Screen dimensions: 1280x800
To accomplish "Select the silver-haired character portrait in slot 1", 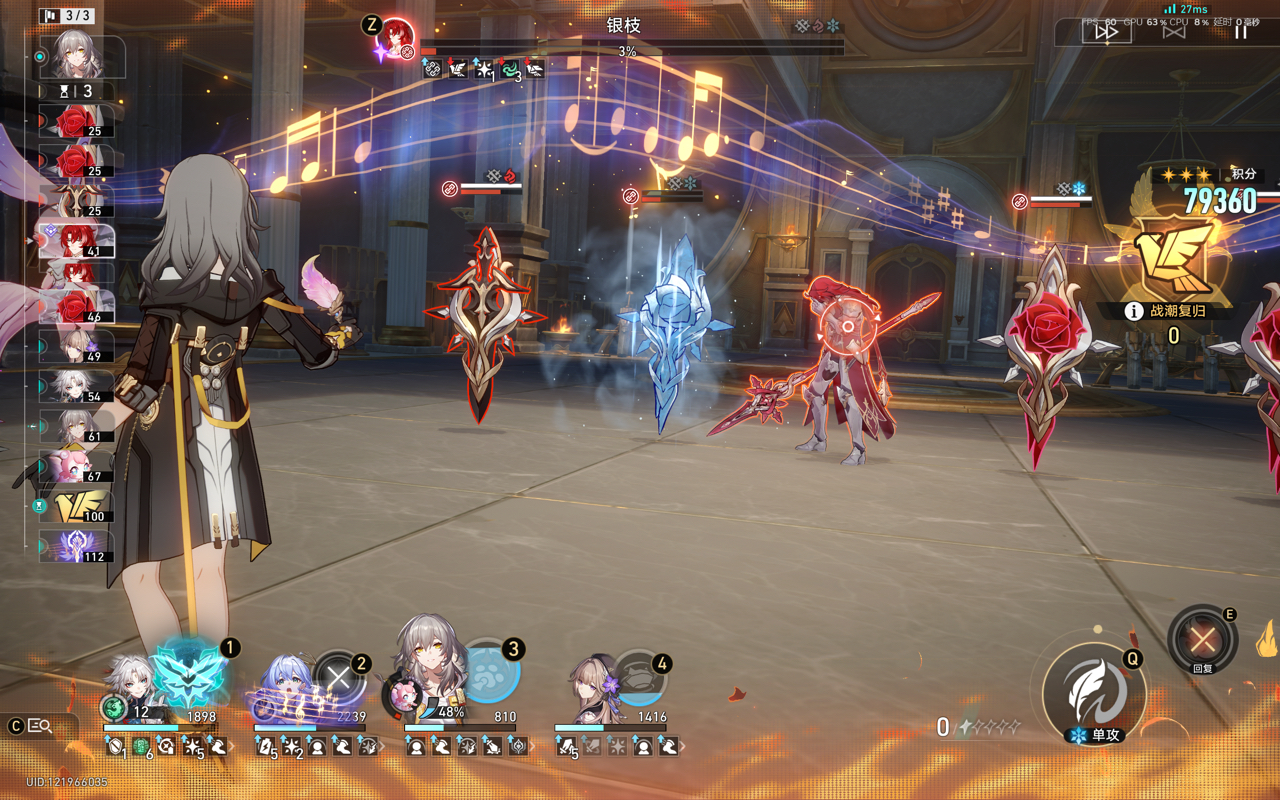I will click(x=132, y=678).
